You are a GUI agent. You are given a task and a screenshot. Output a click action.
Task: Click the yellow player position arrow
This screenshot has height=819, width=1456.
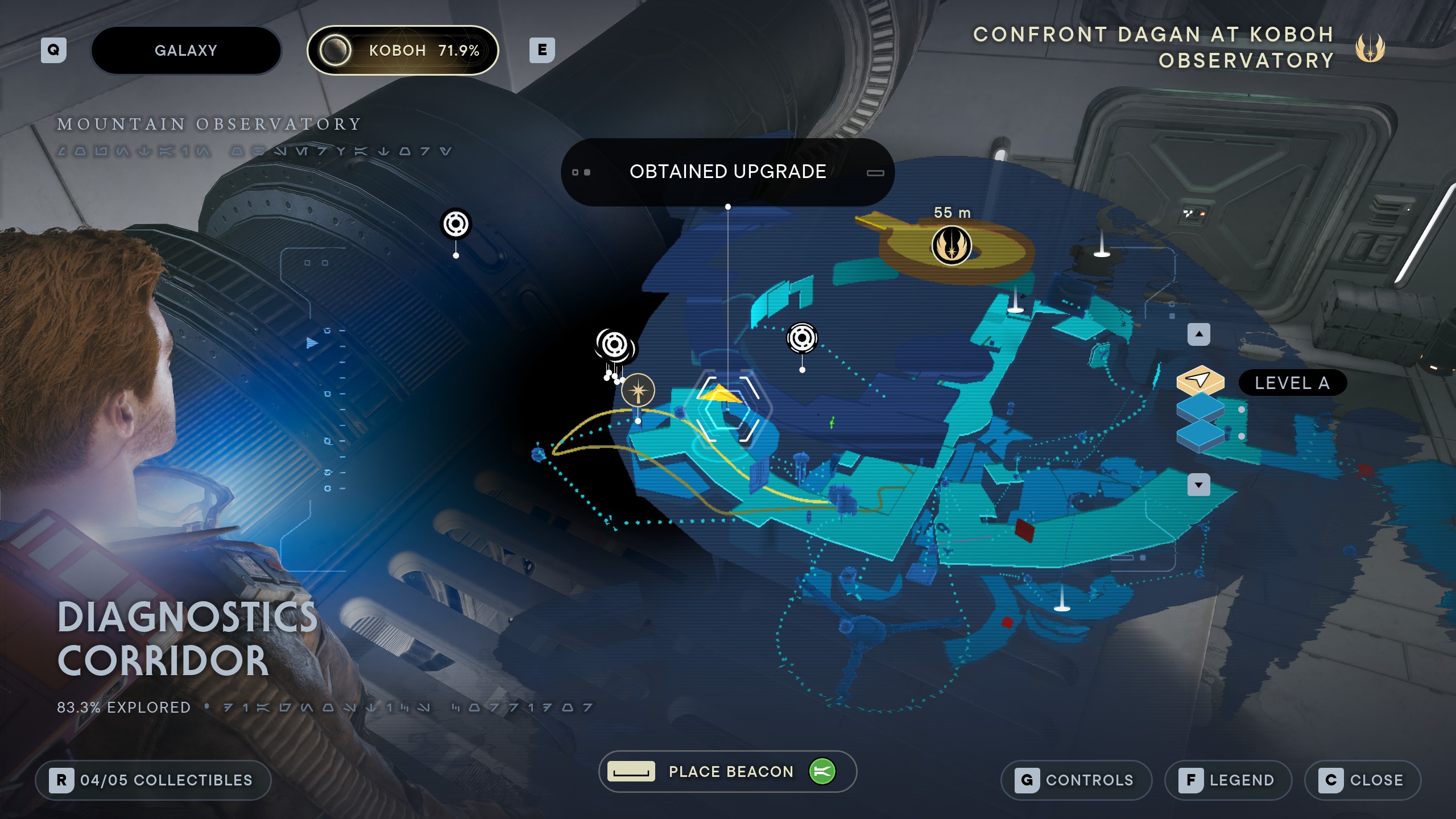point(719,394)
